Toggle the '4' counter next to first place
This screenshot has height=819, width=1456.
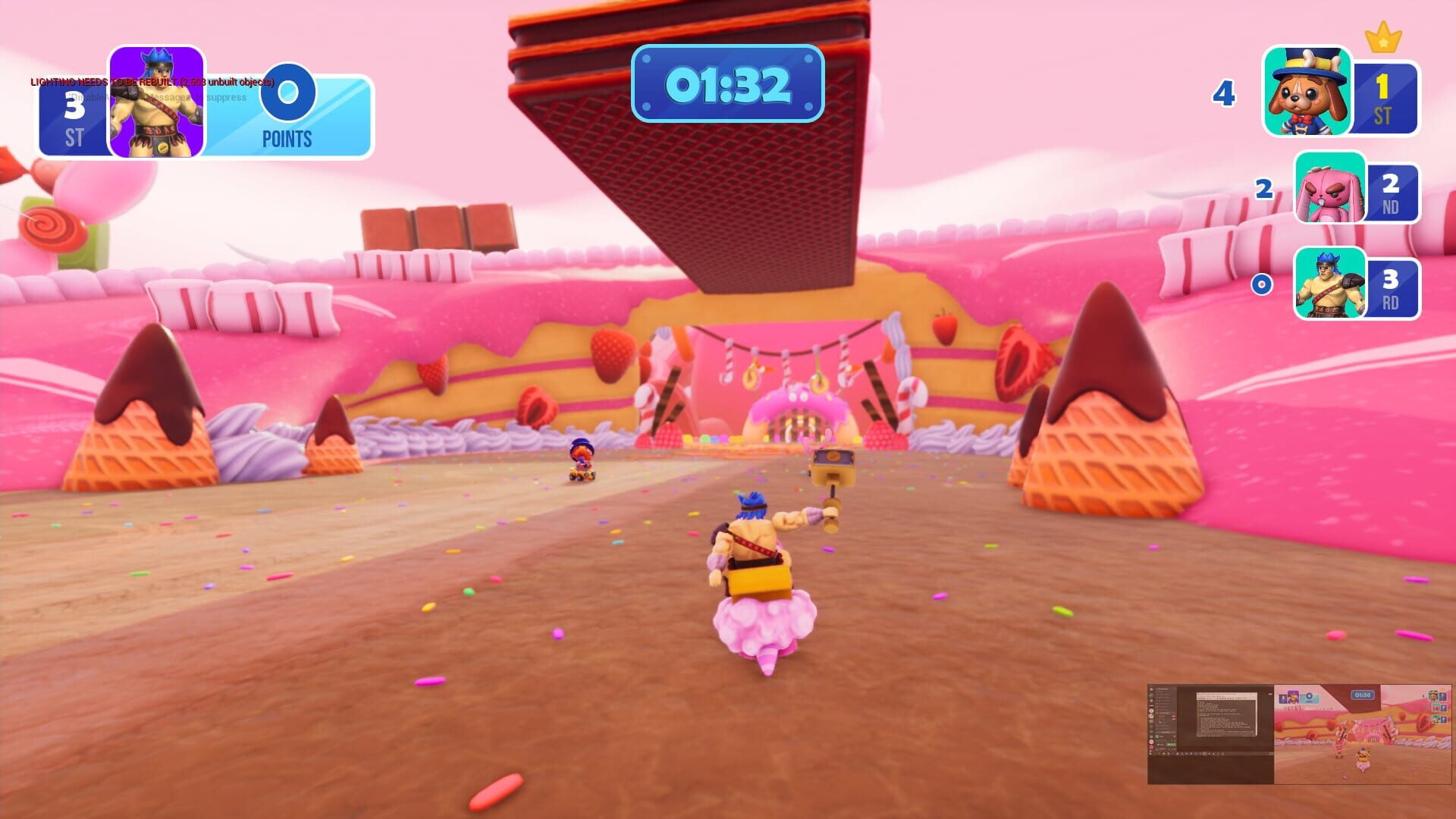coord(1224,93)
